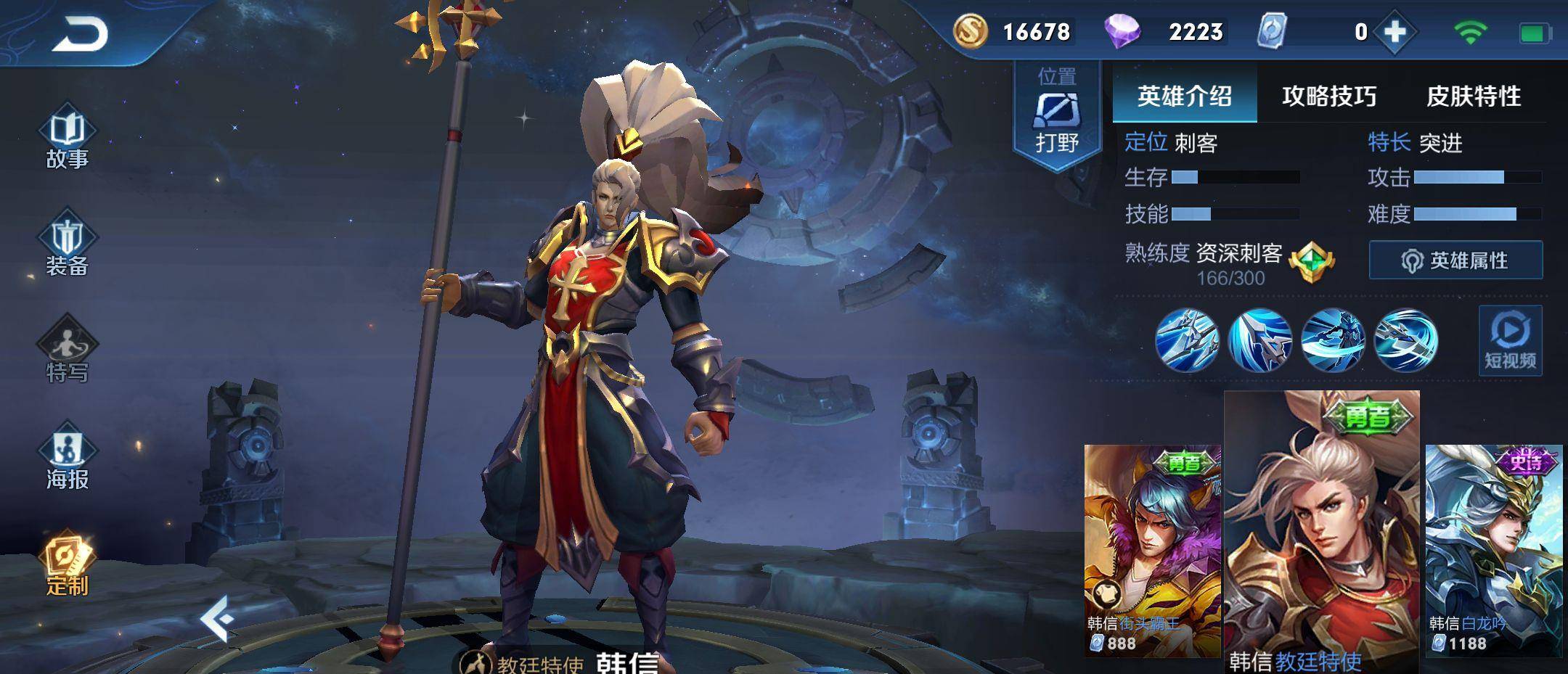Screen dimensions: 1568x674
Task: Select the 白龙吟 epic skin thumbnail
Action: click(1493, 550)
